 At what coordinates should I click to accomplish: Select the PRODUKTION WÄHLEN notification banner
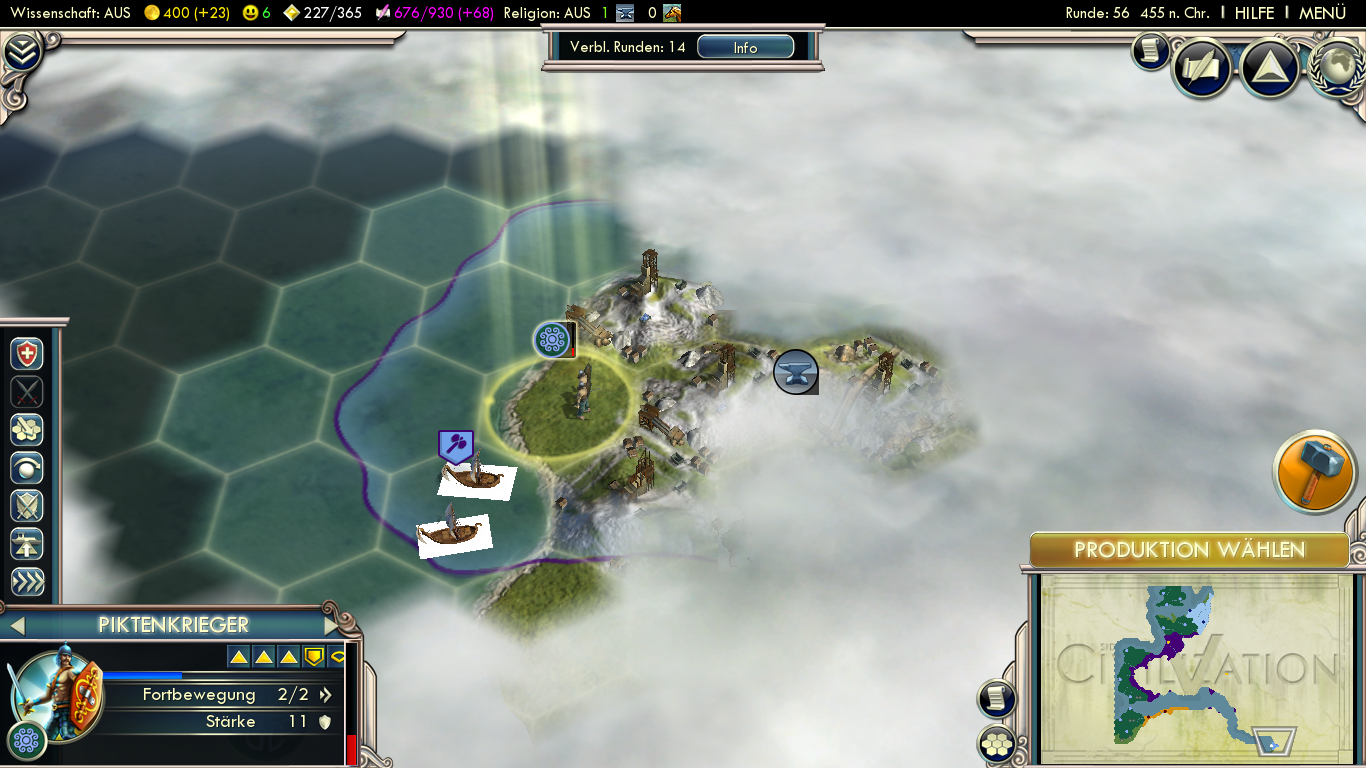(x=1189, y=550)
